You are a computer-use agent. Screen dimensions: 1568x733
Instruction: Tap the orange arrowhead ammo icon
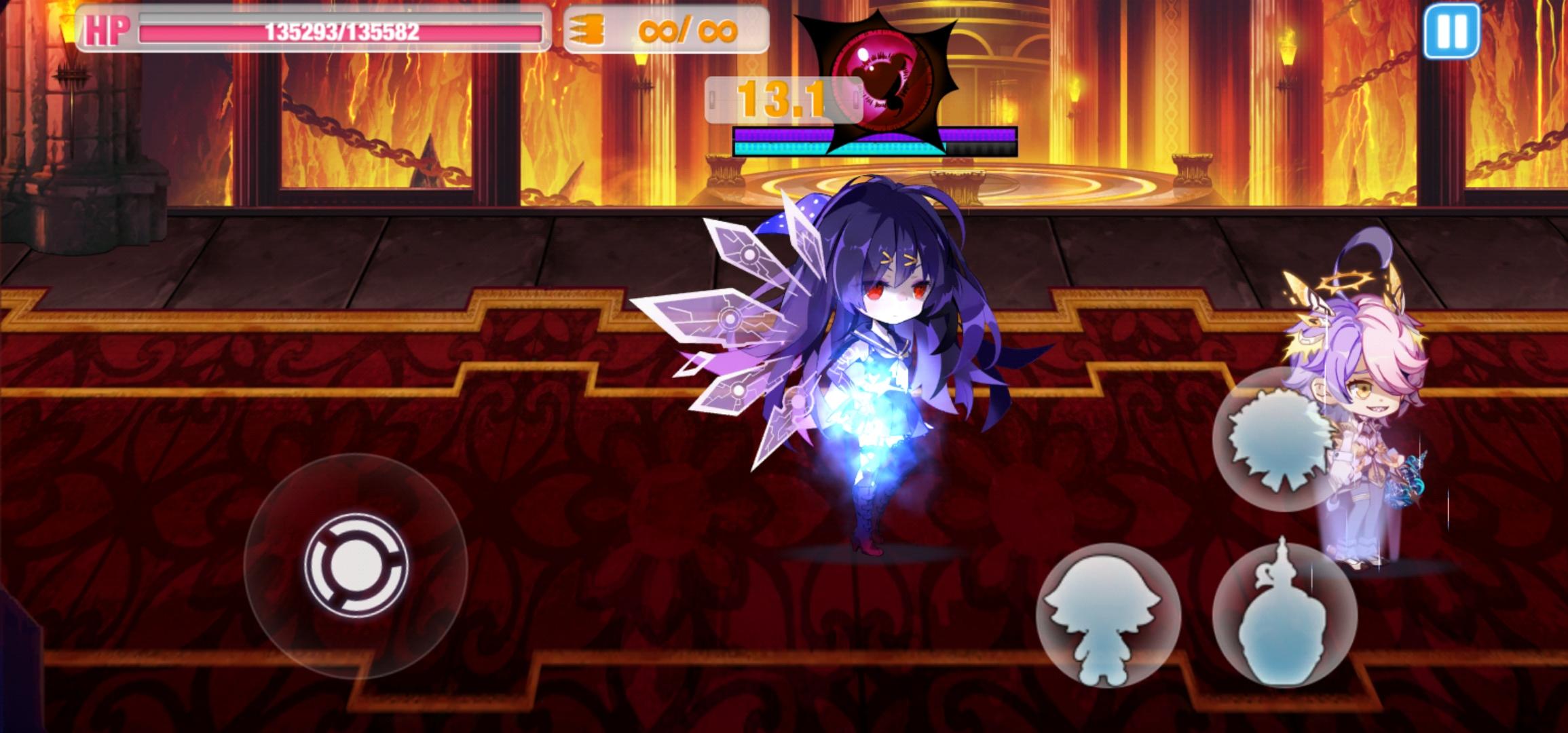point(585,30)
